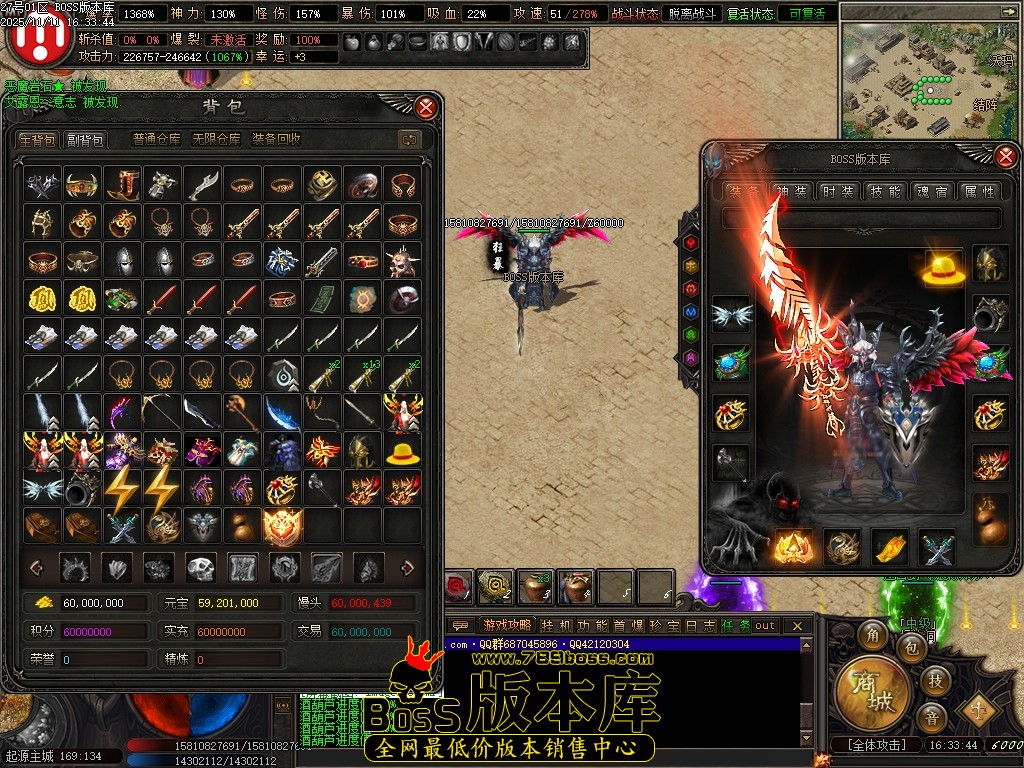1024x768 pixels.
Task: Open the 游戏攻略 guide button
Action: [x=508, y=626]
